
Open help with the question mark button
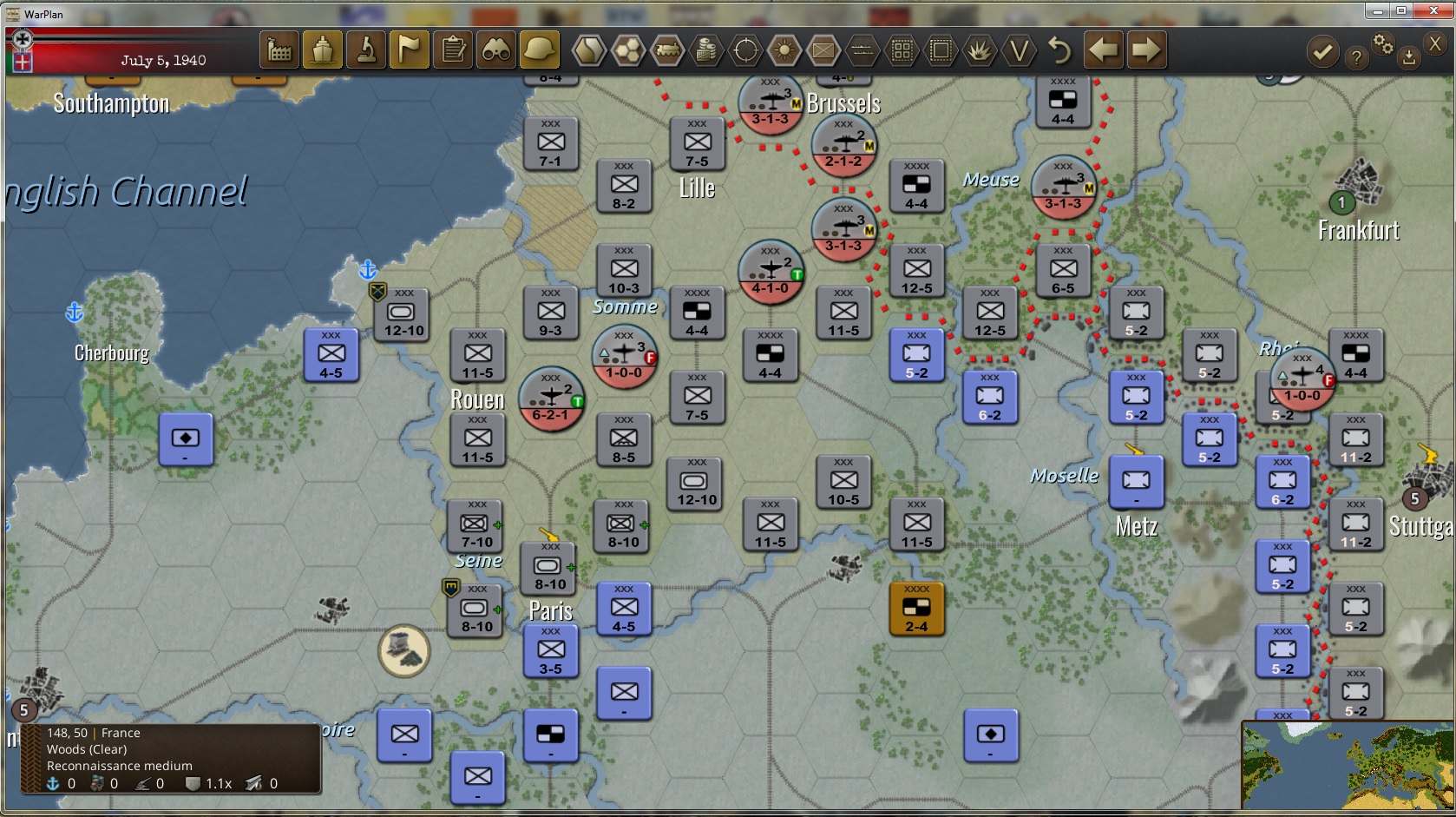1356,56
